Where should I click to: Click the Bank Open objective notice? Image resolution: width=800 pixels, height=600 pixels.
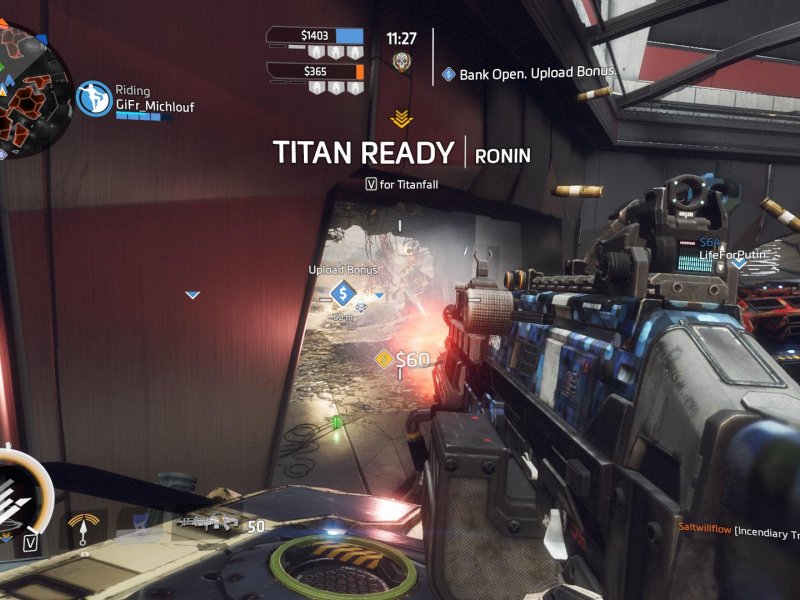pyautogui.click(x=530, y=74)
